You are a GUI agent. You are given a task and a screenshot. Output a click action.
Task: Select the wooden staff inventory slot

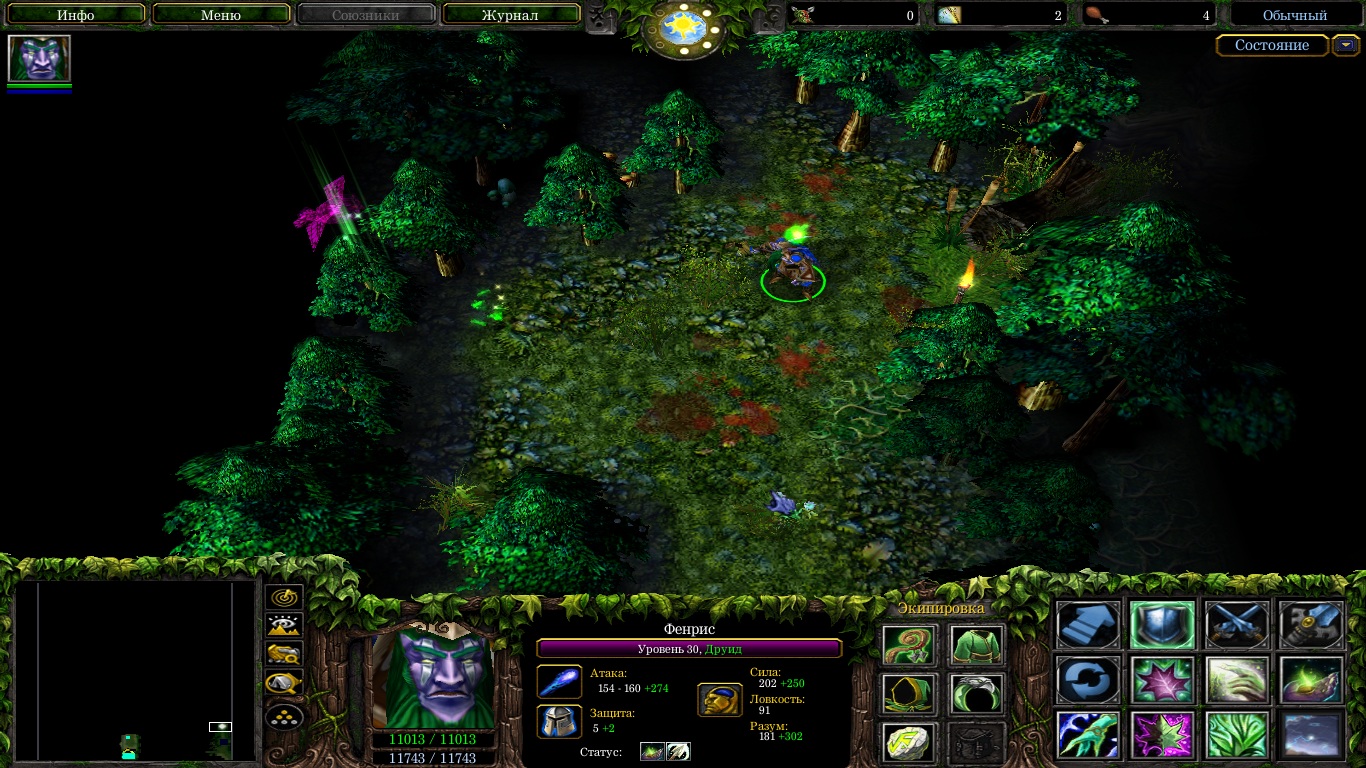click(909, 645)
